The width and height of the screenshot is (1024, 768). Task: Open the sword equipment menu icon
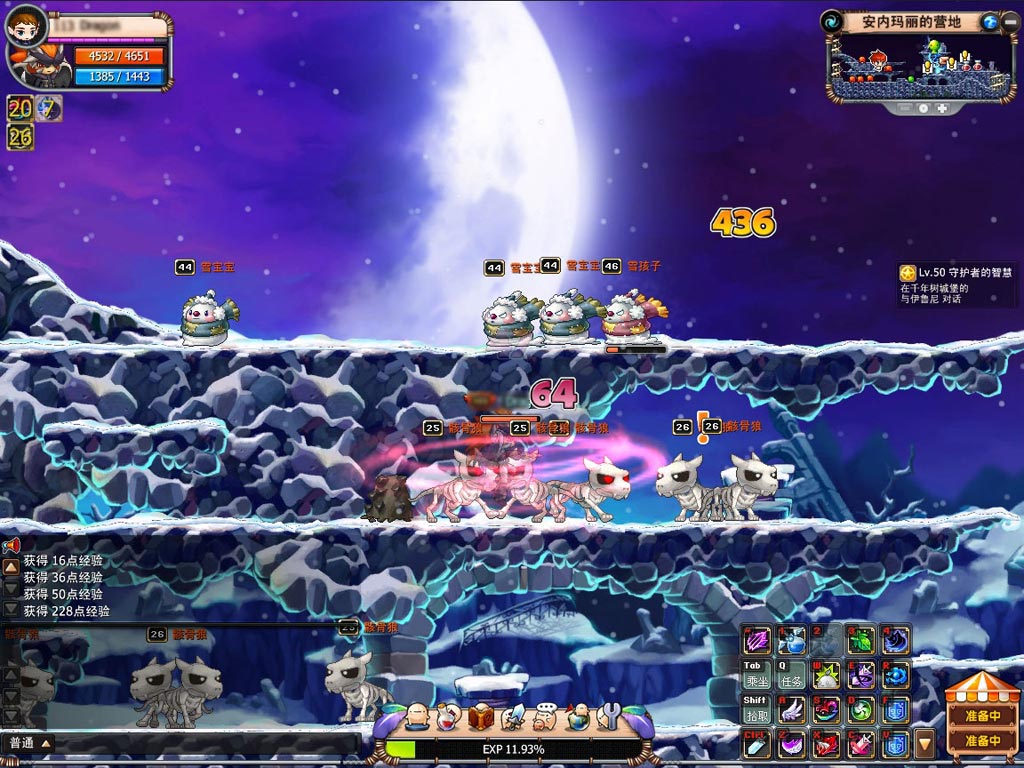point(513,716)
